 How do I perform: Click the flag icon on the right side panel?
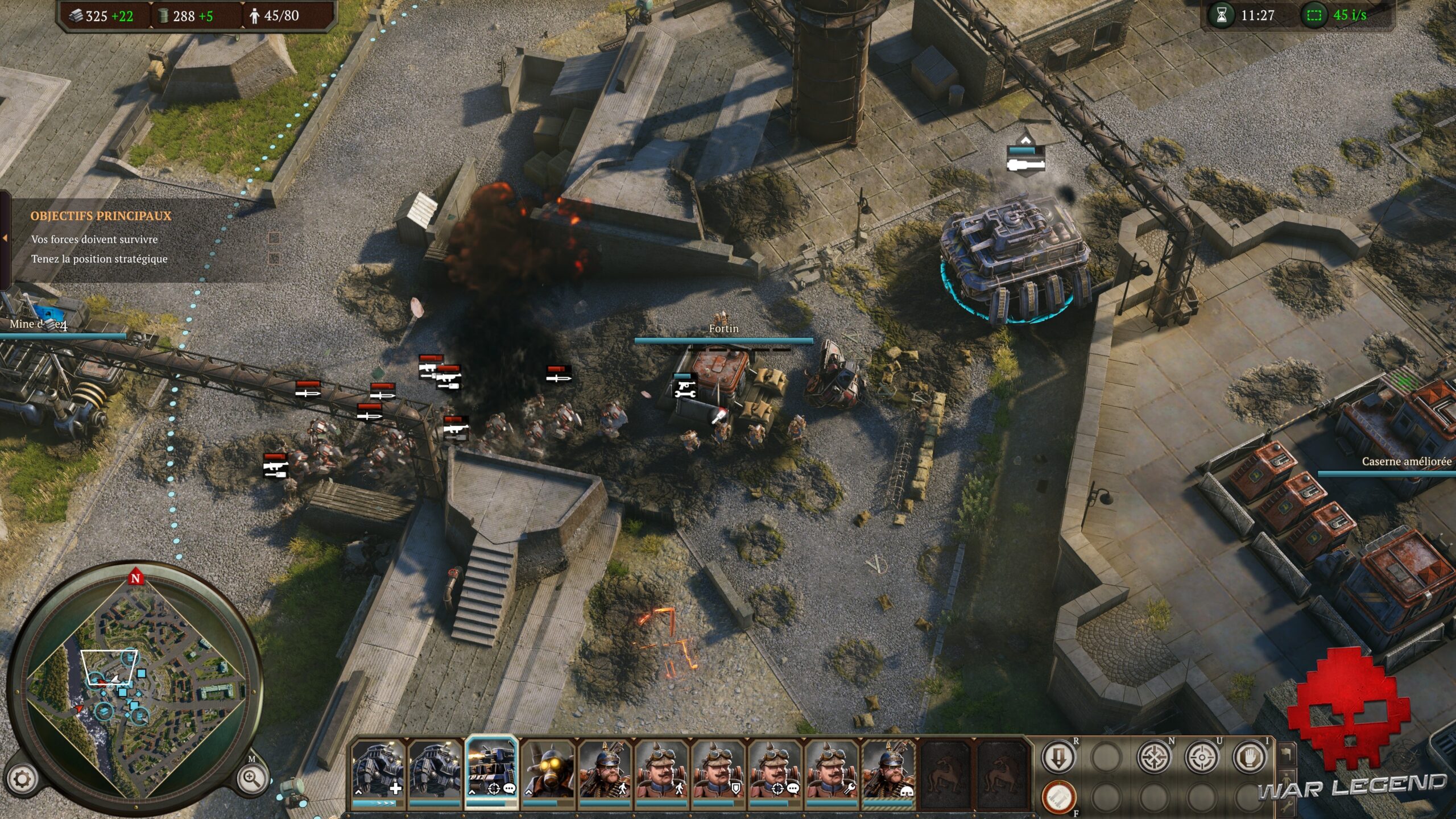(1285, 754)
